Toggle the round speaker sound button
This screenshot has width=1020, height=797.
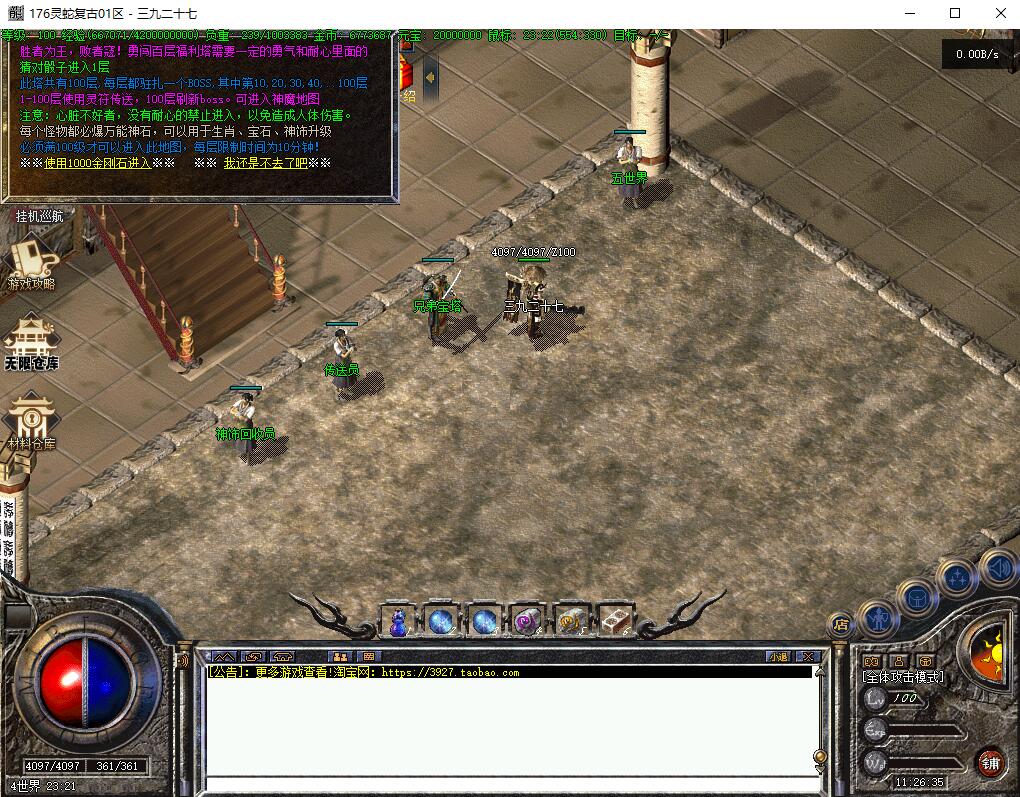pos(998,569)
